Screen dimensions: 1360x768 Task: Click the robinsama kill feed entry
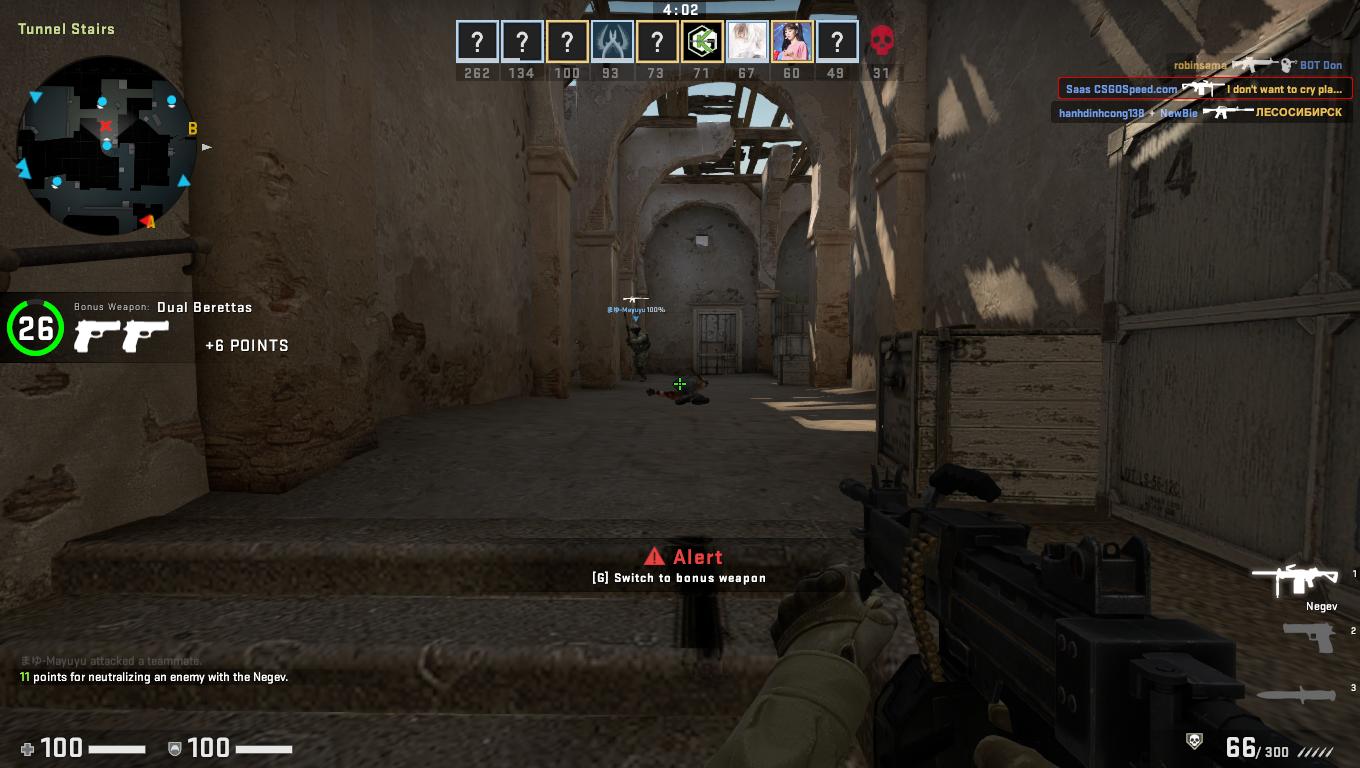point(1257,65)
